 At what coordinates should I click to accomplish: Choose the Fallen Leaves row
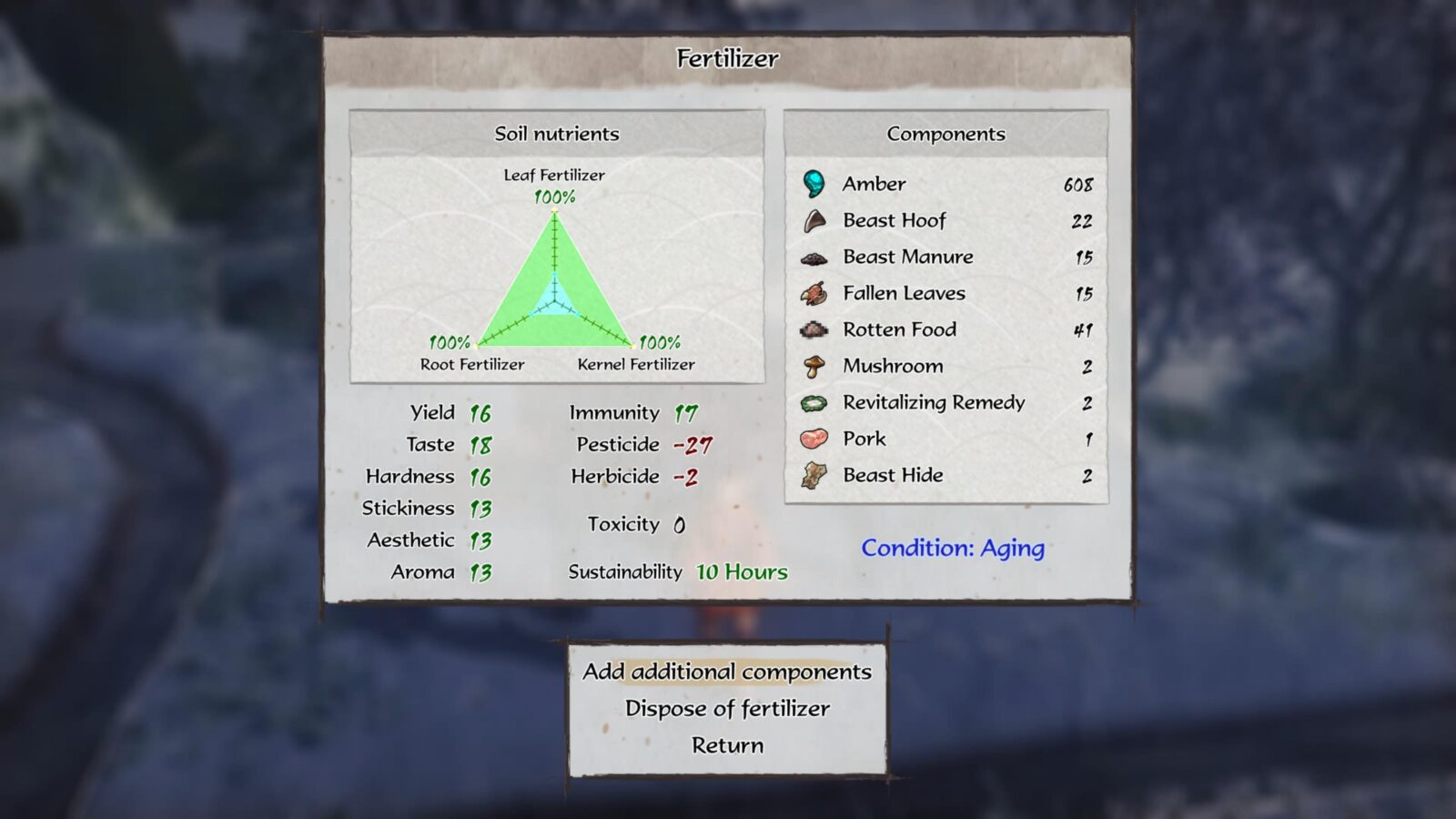point(945,293)
